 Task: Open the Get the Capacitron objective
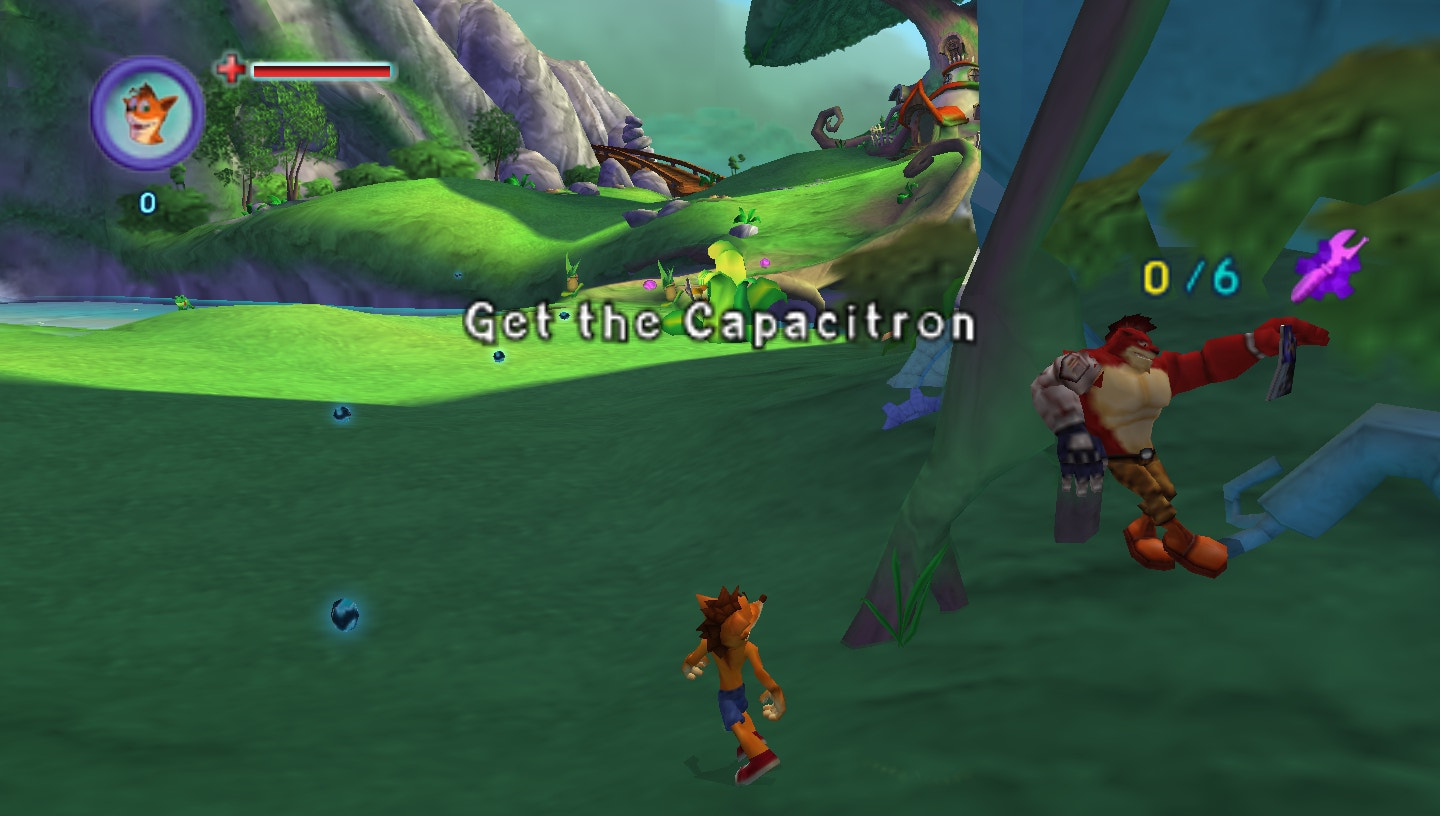[723, 322]
